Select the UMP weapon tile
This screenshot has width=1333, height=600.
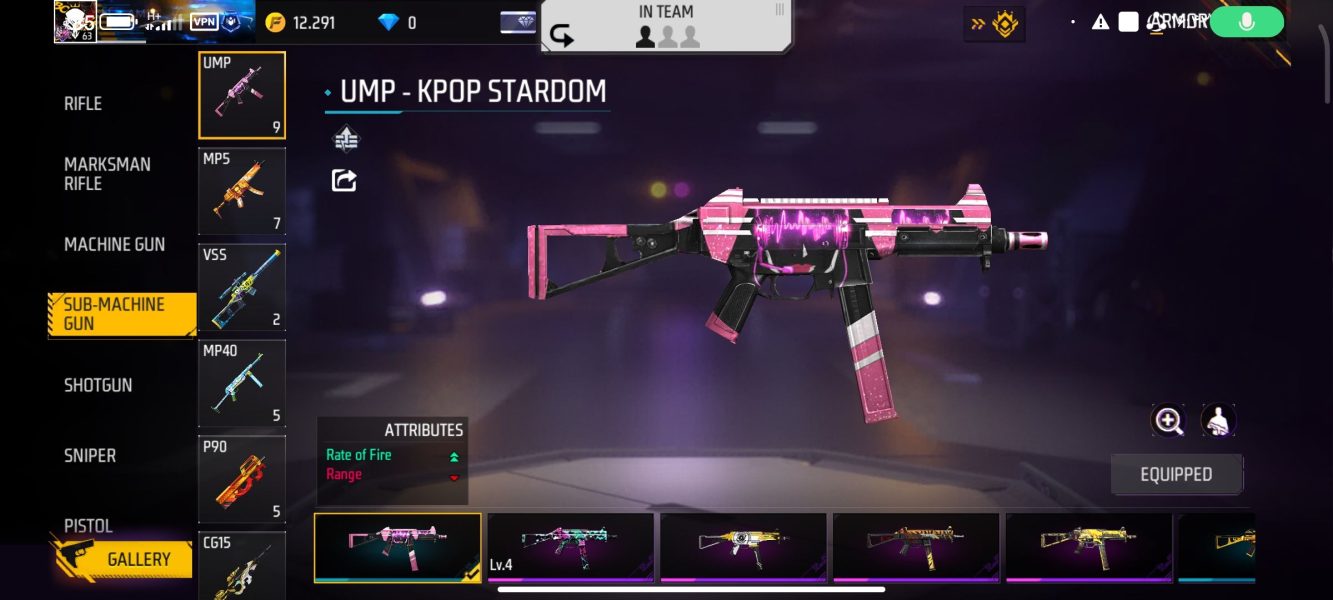click(x=242, y=95)
